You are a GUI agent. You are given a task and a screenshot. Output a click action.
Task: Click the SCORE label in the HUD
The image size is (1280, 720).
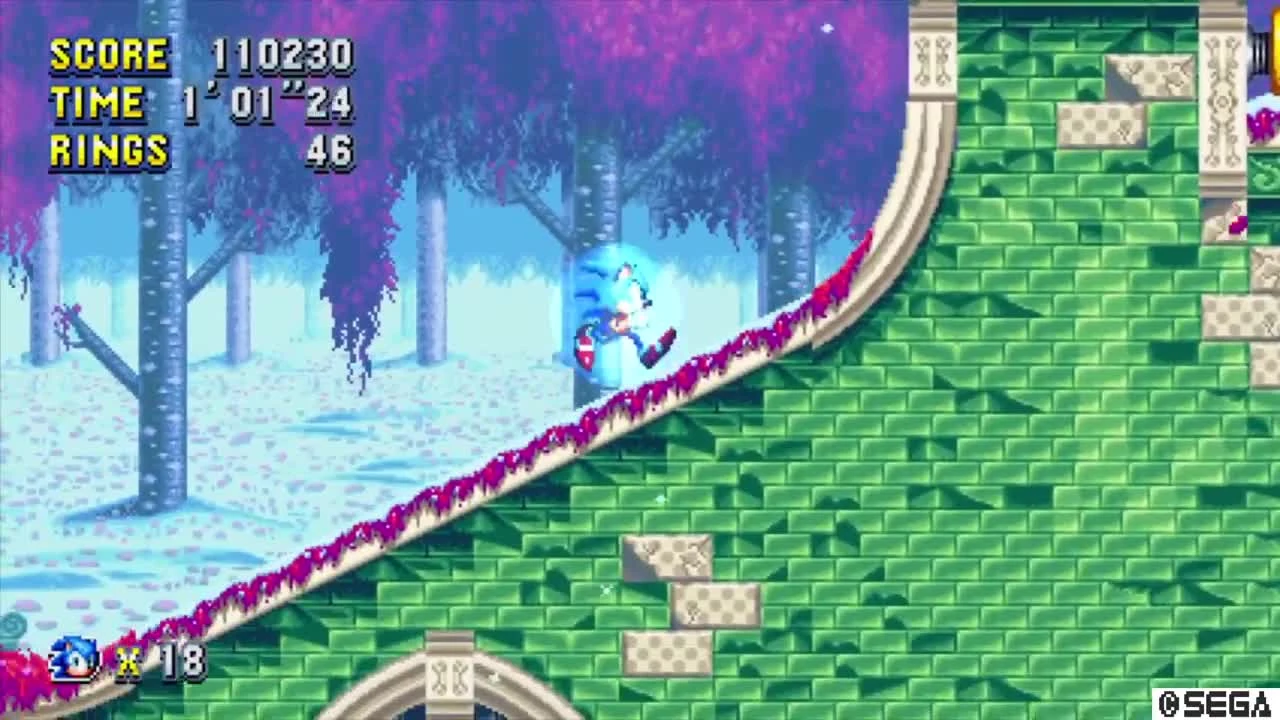click(x=109, y=53)
